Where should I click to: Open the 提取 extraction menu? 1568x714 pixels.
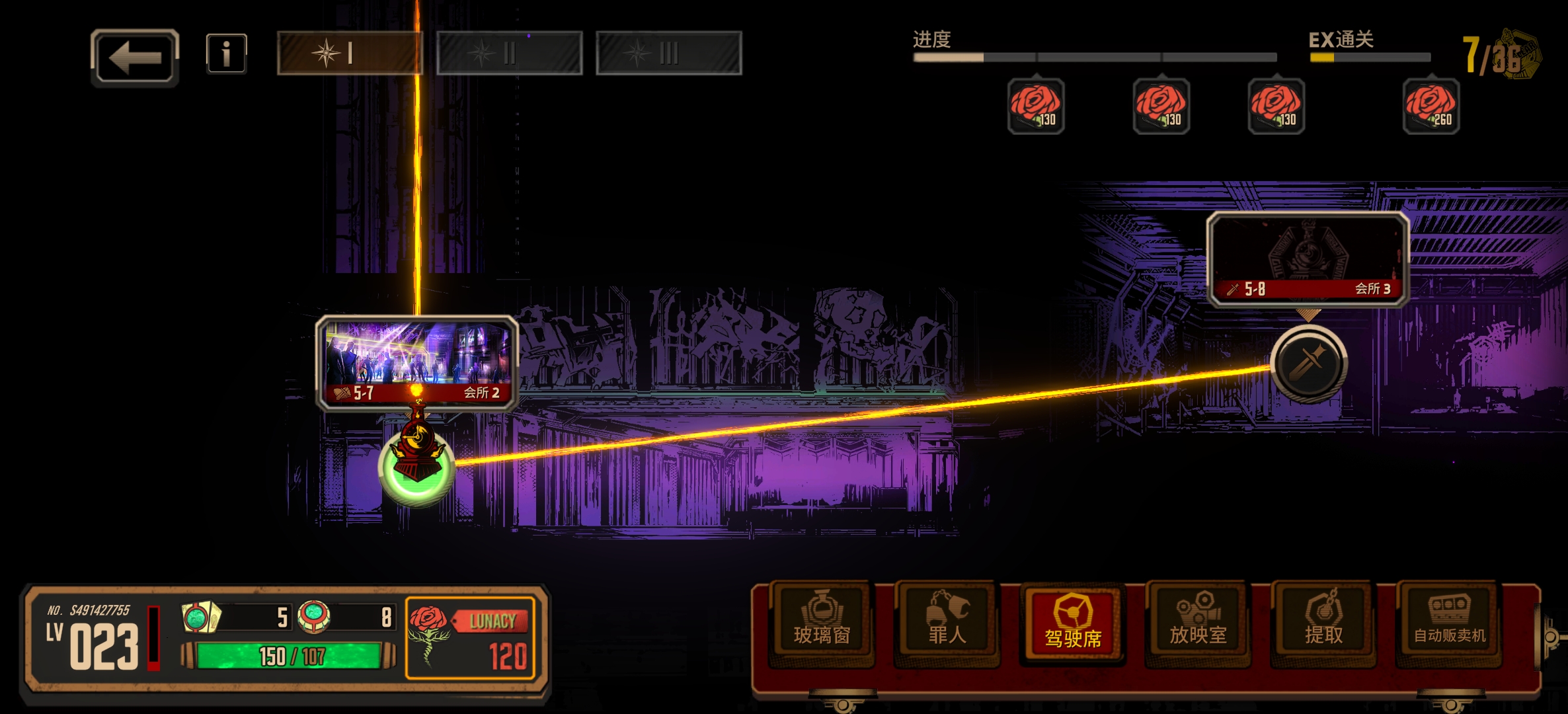click(1323, 623)
